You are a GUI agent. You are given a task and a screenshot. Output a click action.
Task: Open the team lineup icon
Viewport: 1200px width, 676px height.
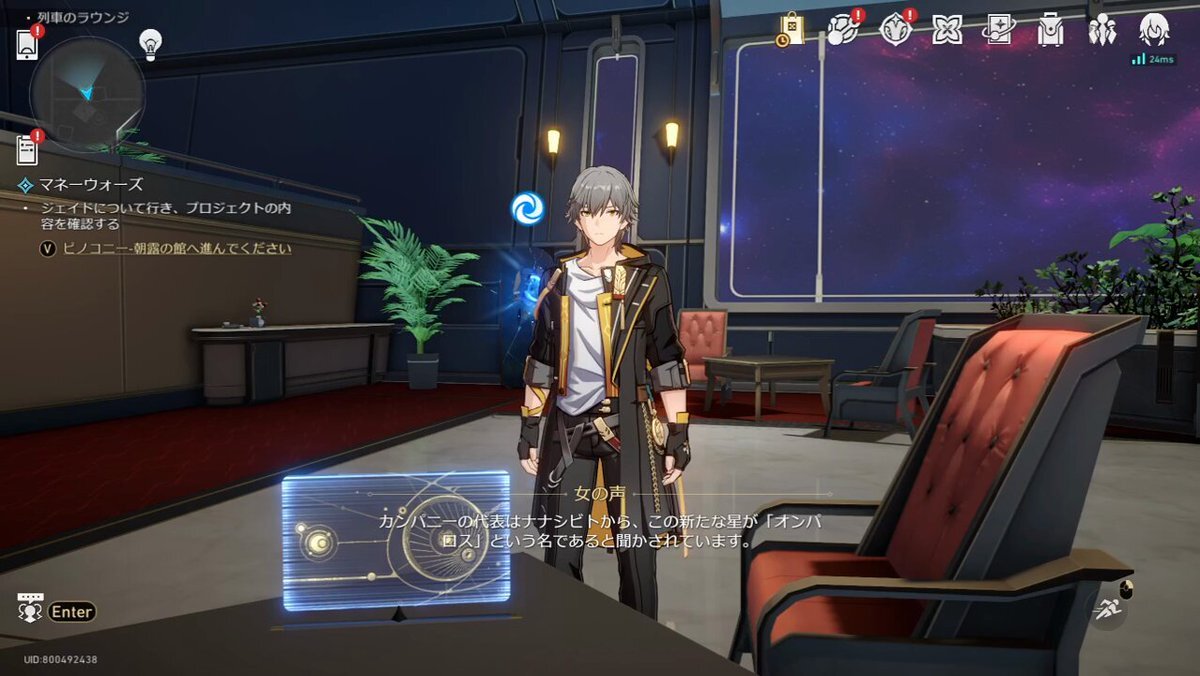click(1102, 30)
